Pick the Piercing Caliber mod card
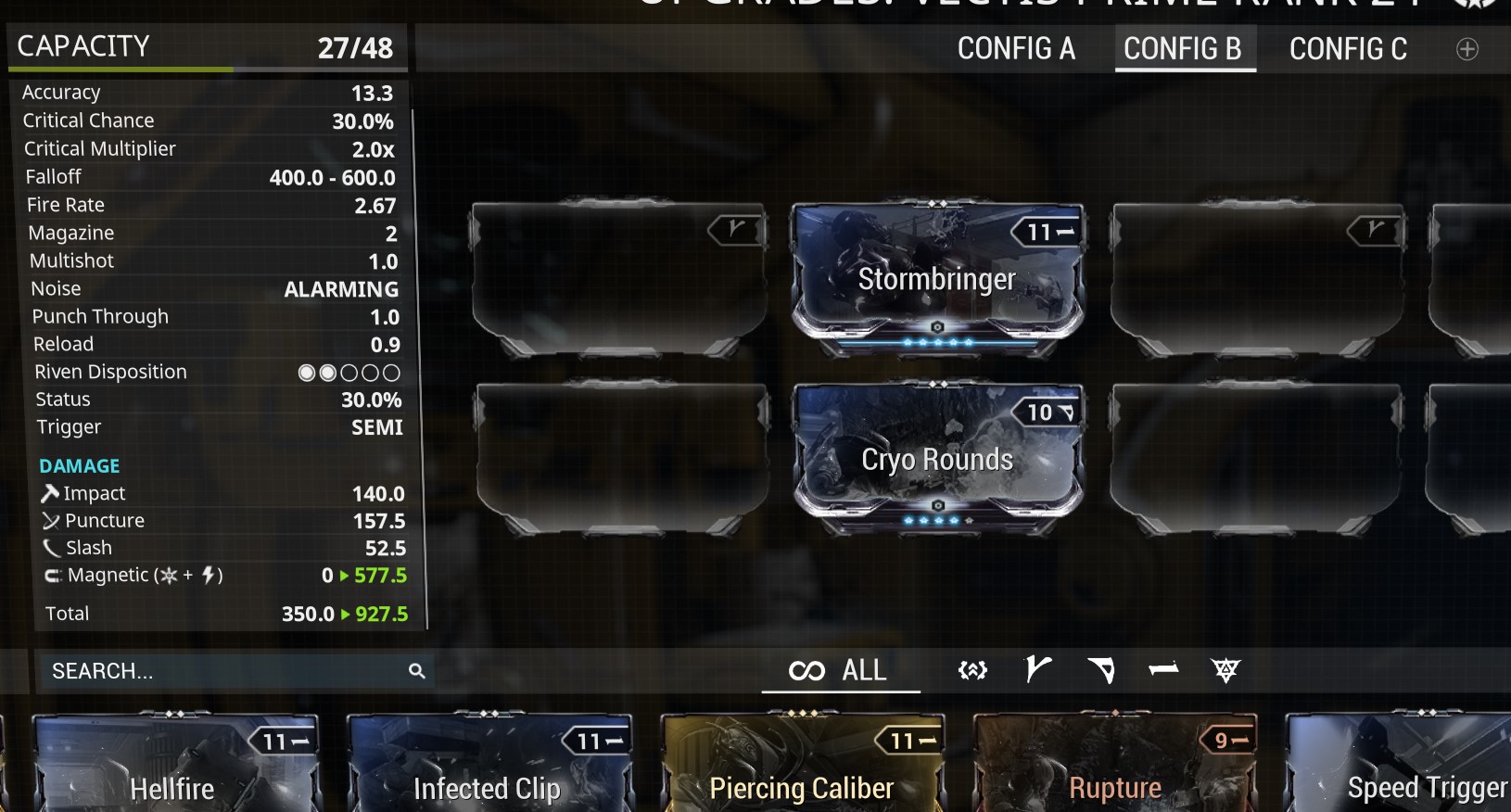Viewport: 1511px width, 812px height. coord(802,765)
